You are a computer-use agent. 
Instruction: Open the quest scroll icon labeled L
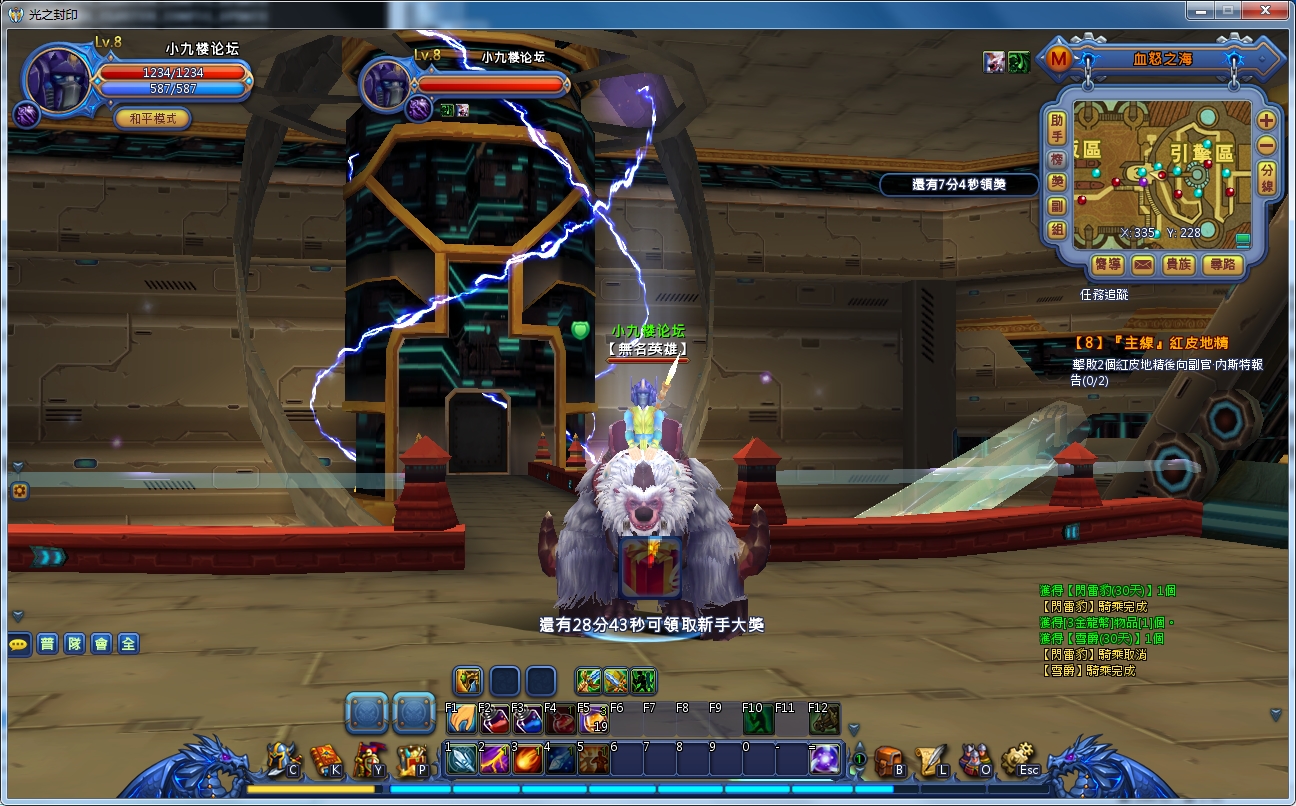click(x=932, y=761)
